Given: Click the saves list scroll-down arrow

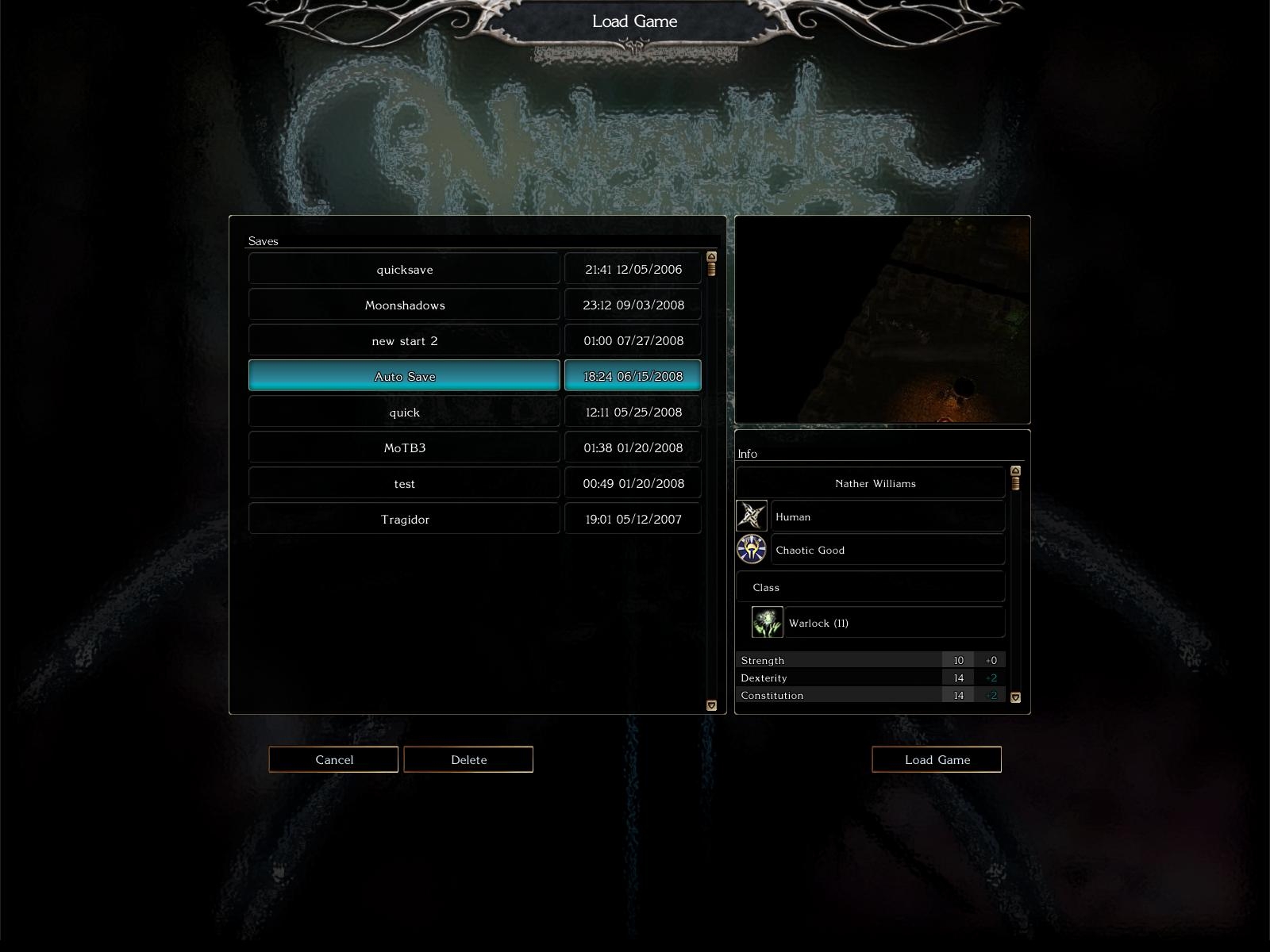Looking at the screenshot, I should (711, 705).
